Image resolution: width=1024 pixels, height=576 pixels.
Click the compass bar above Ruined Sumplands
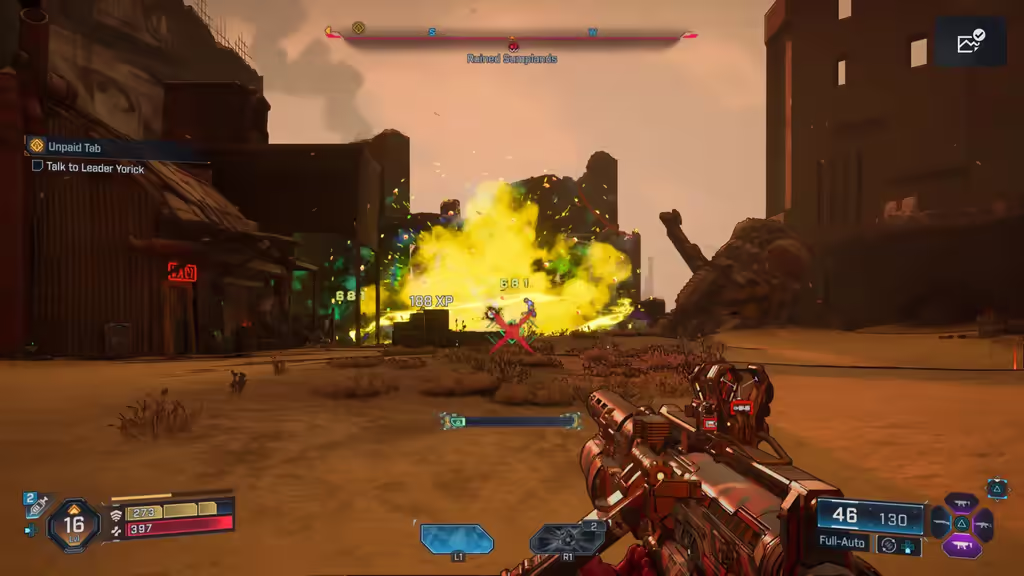[x=511, y=33]
